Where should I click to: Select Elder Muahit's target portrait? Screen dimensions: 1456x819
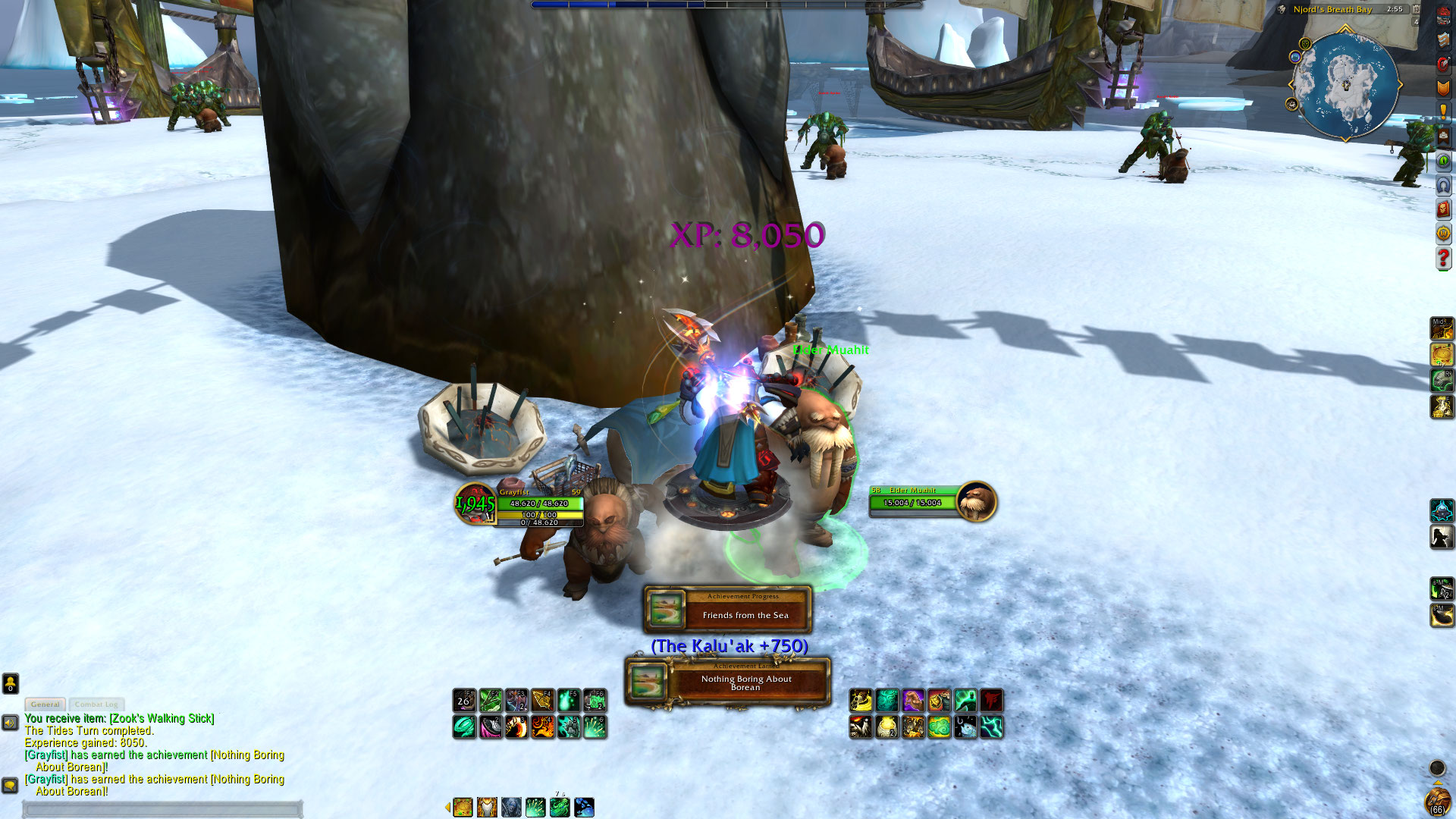point(976,501)
